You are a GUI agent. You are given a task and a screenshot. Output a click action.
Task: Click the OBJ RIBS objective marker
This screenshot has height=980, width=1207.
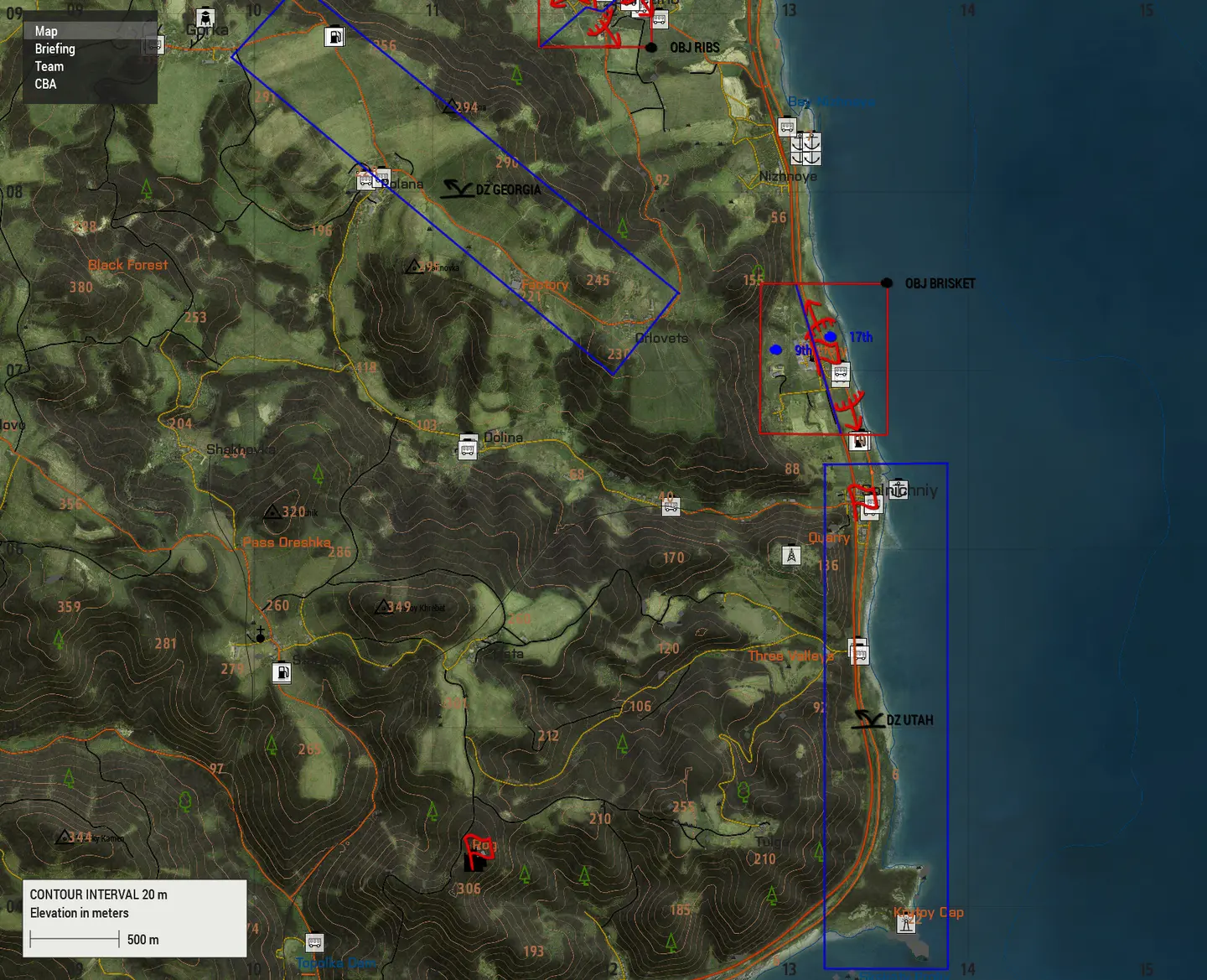[x=651, y=48]
